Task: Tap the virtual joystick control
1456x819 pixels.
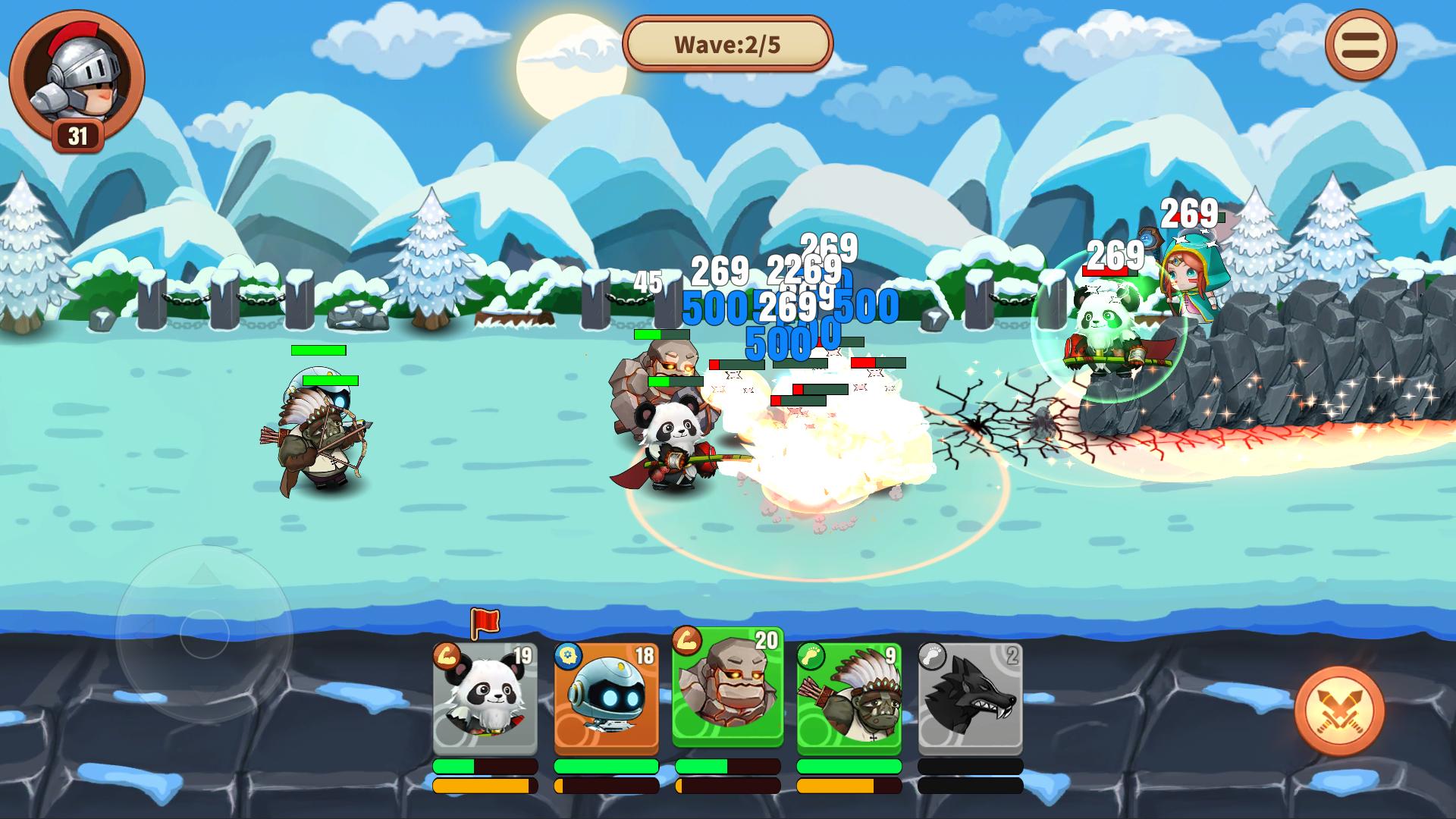Action: click(204, 633)
